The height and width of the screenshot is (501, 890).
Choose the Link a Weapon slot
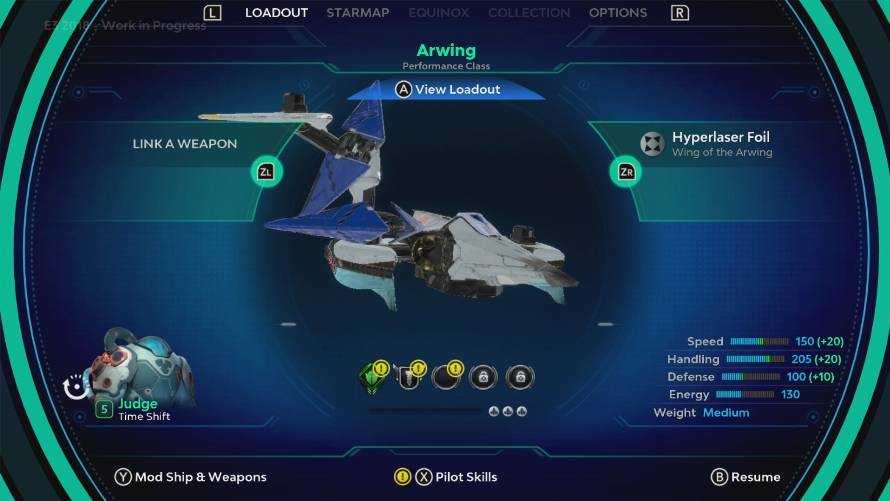click(x=185, y=144)
